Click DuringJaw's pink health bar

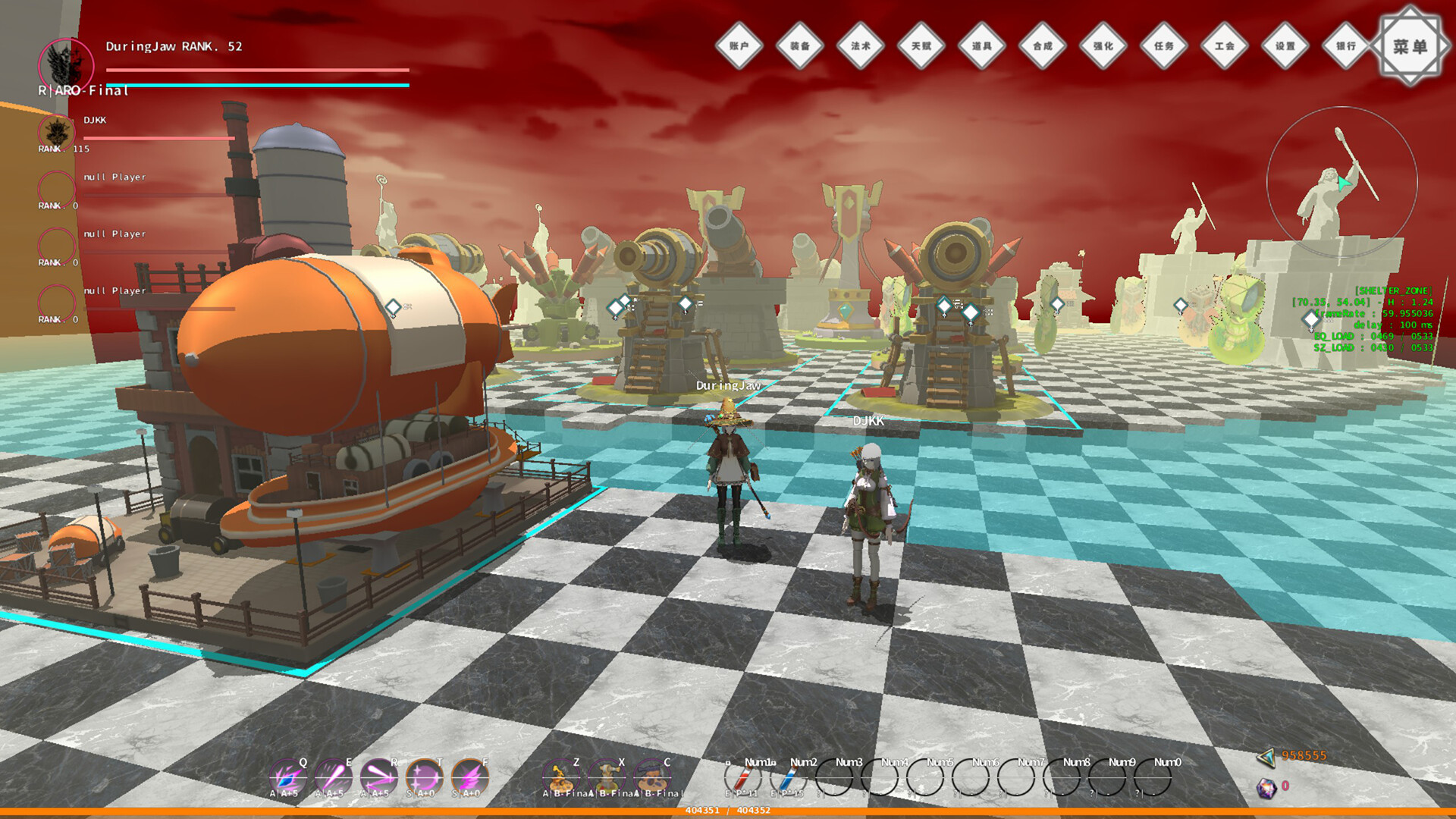258,70
